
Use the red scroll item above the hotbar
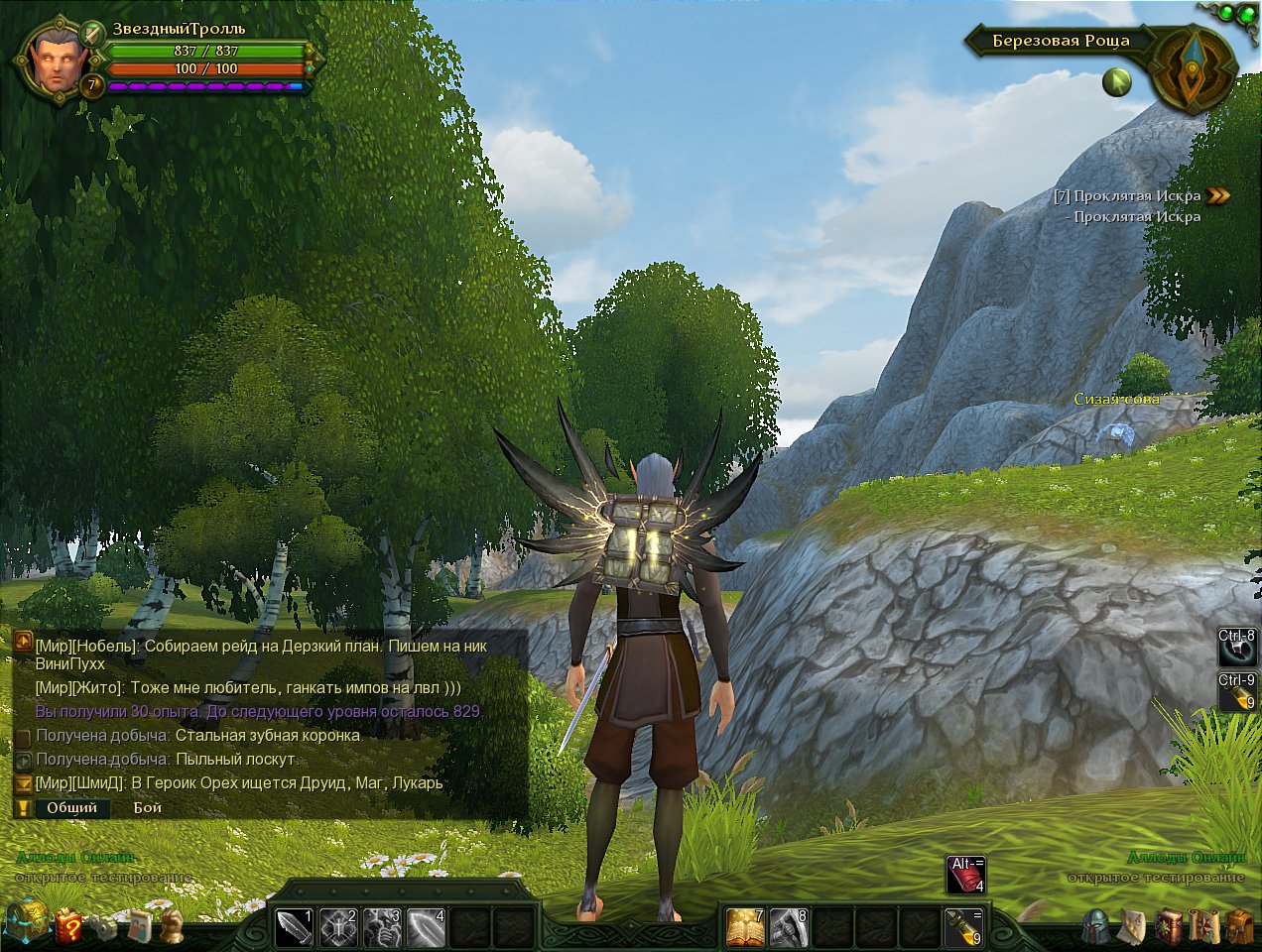[x=965, y=875]
